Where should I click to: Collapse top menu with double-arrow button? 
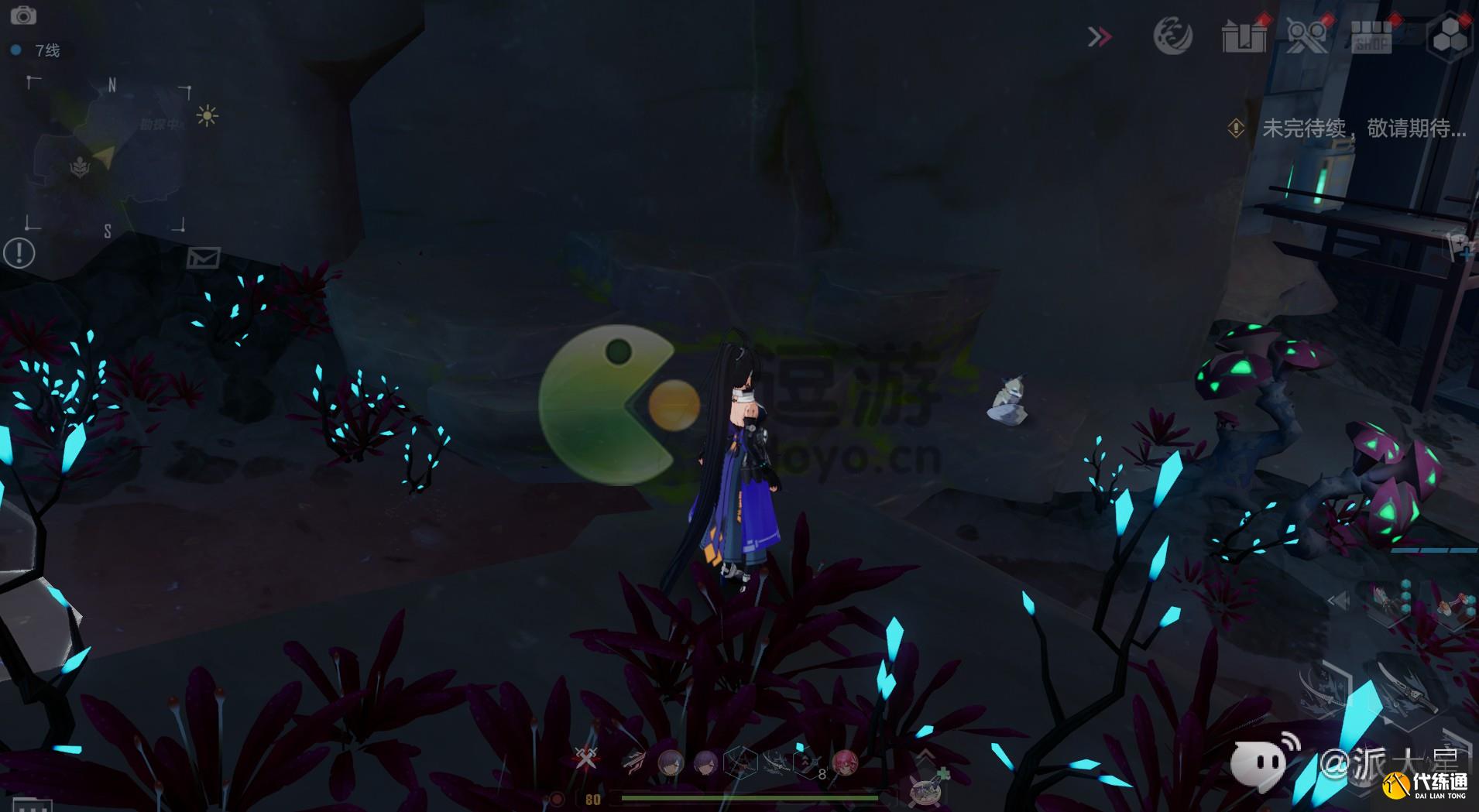(1100, 36)
